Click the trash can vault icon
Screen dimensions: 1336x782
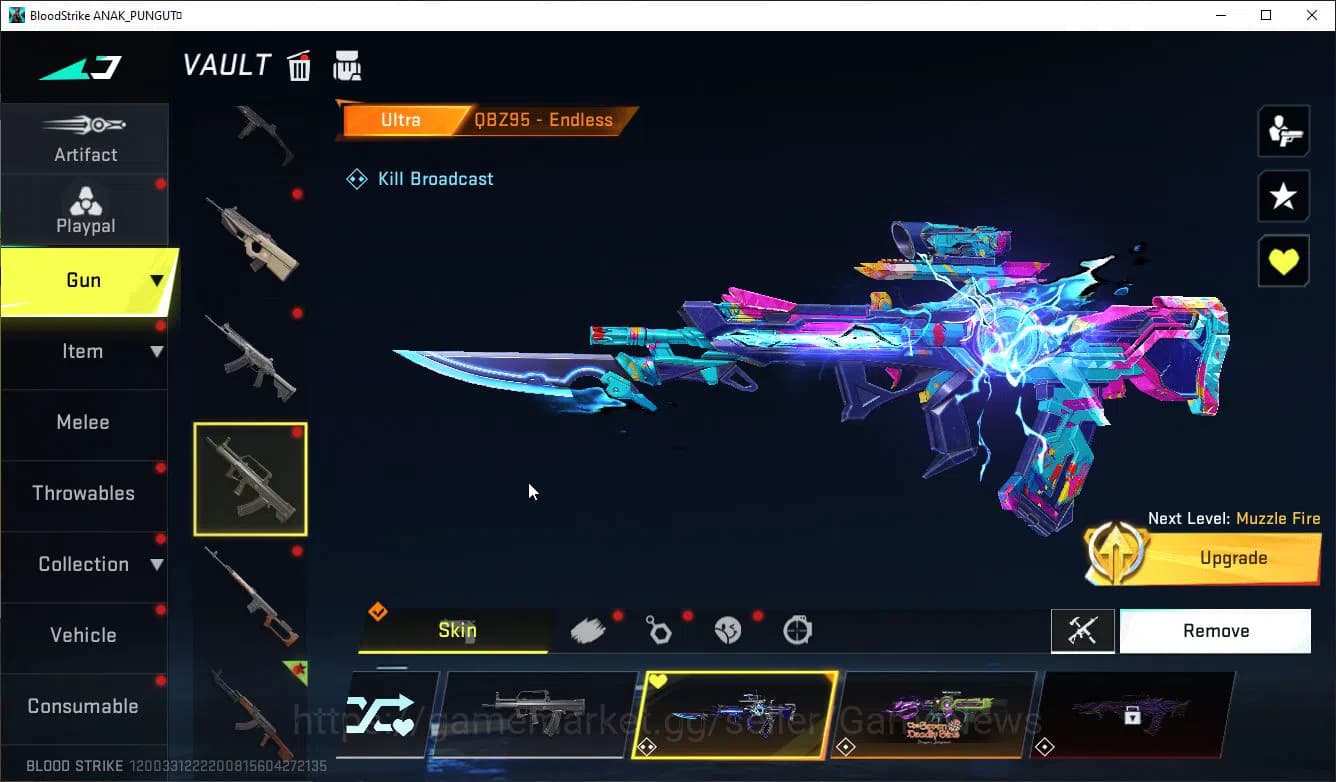[x=299, y=64]
